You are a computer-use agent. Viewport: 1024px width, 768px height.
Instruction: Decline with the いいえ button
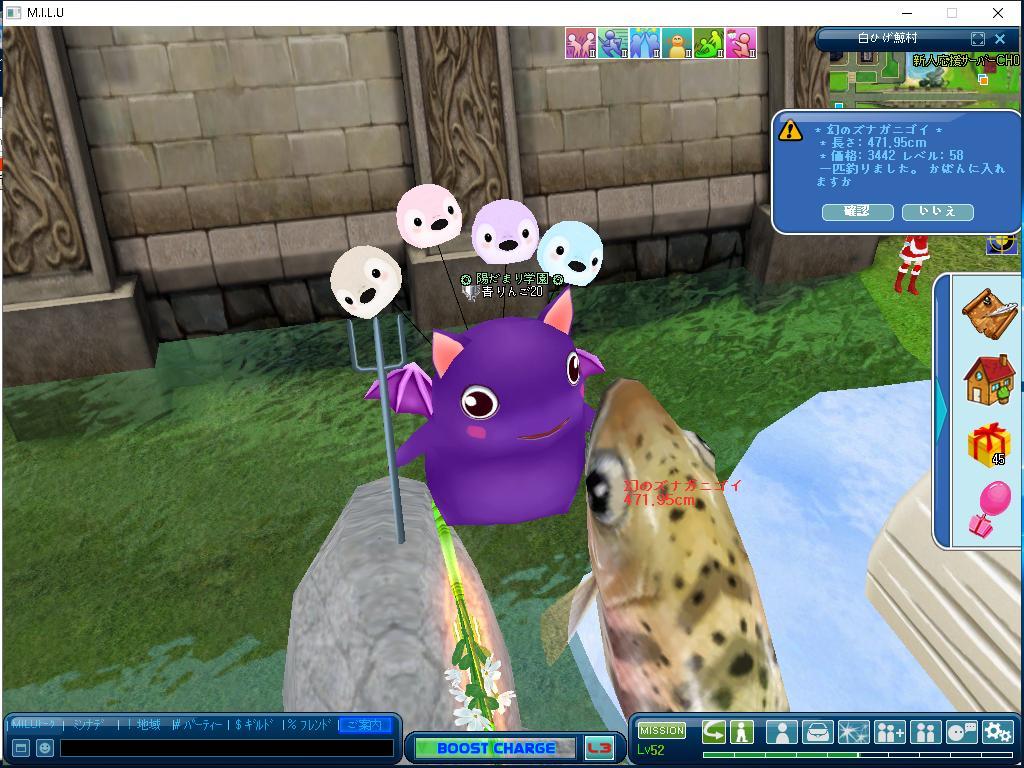(x=937, y=211)
